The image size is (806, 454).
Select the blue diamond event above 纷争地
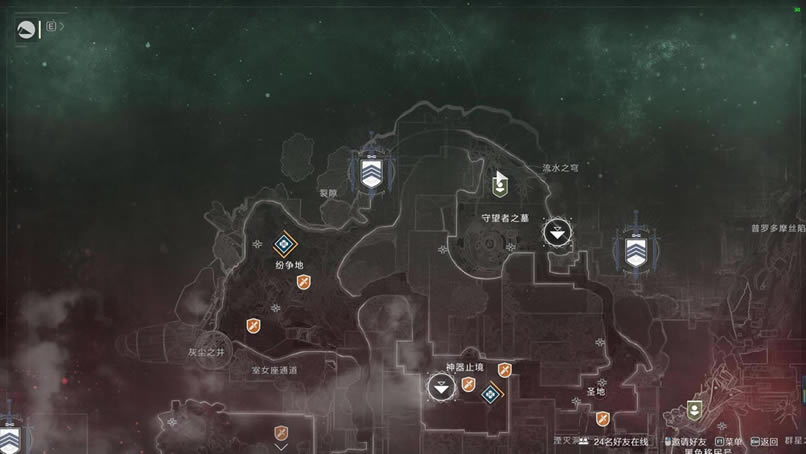(286, 243)
